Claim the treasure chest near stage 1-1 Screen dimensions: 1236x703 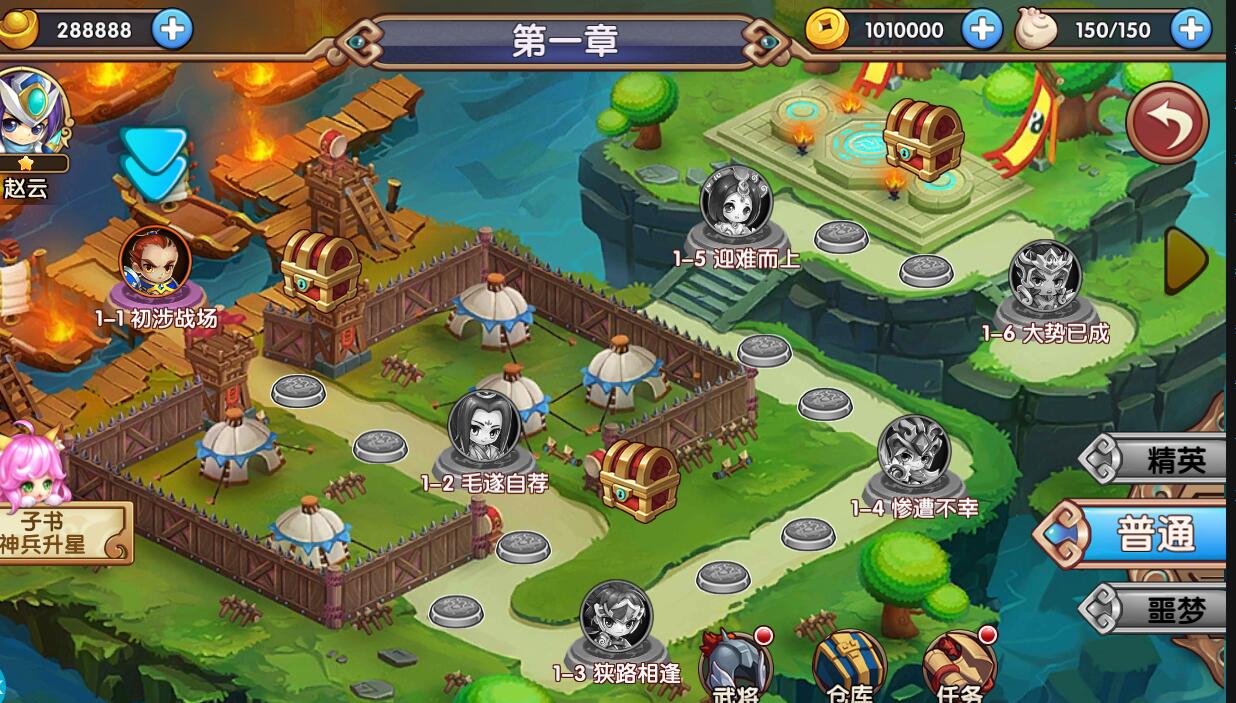tap(320, 266)
